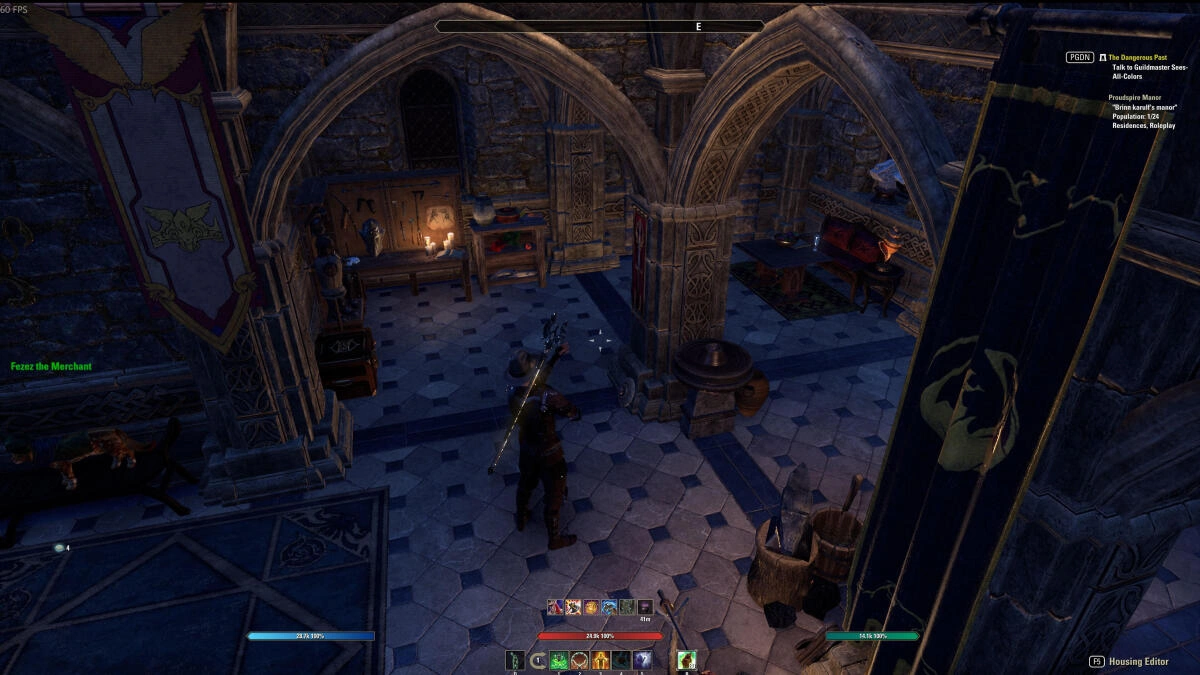Click the dark purple buff with timer
Screen dimensions: 1200x675
(x=645, y=607)
